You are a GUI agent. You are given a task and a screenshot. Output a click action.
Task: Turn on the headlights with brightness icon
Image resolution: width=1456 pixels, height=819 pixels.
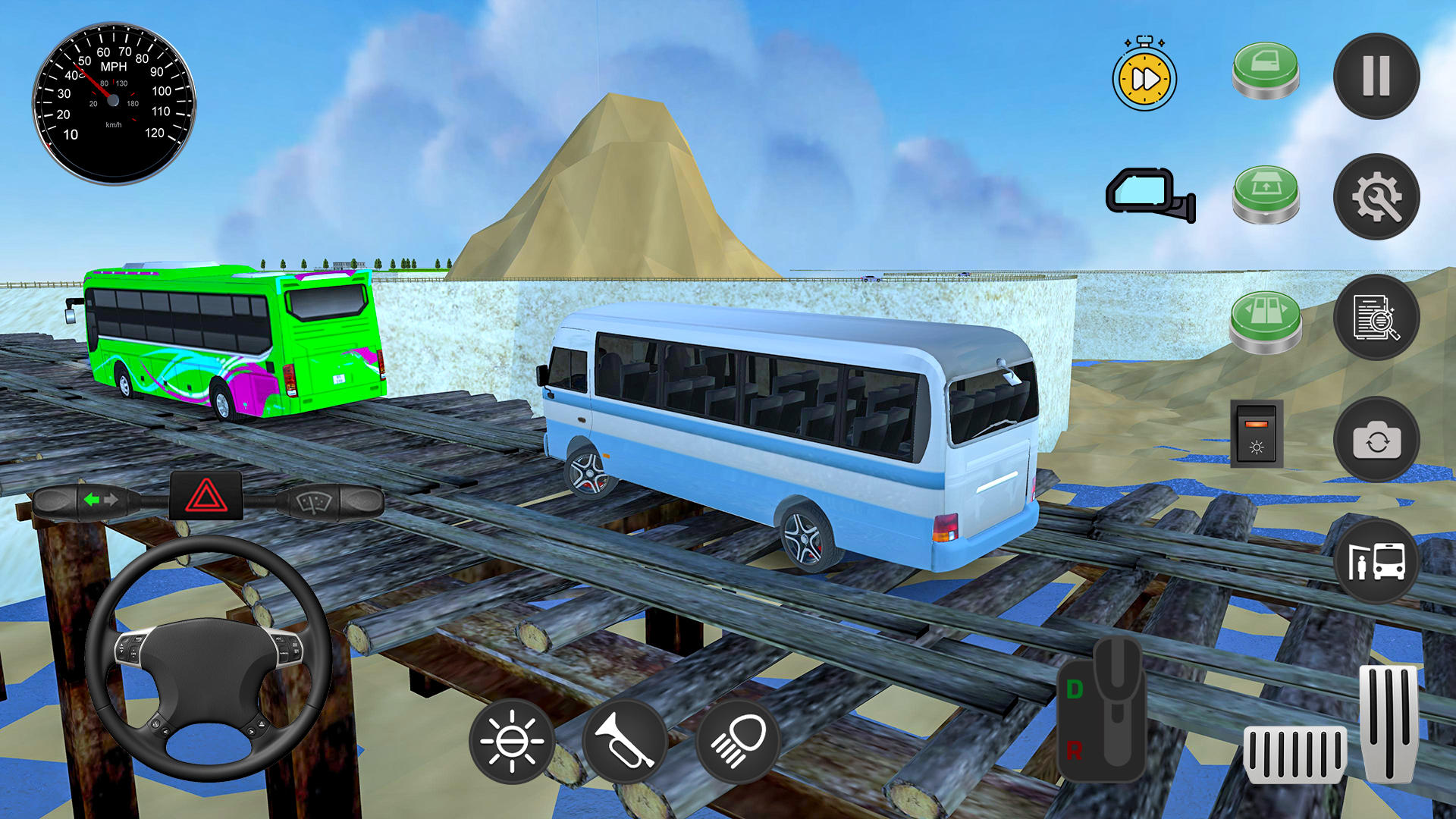pos(513,739)
